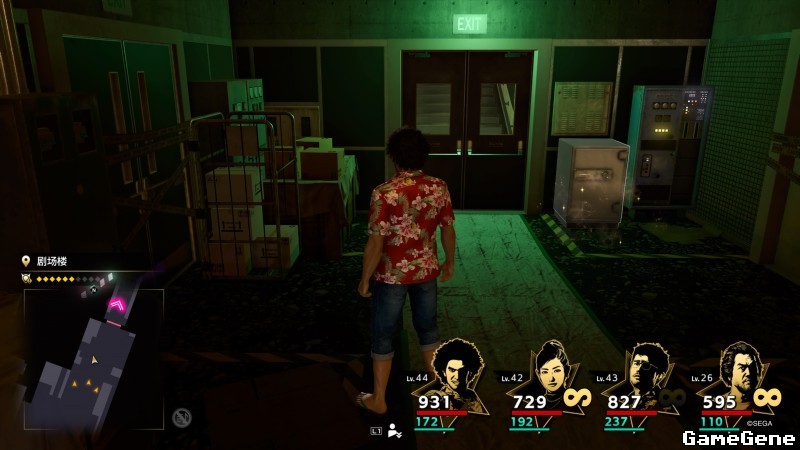
Task: Click the party member swap icon
Action: [x=395, y=431]
